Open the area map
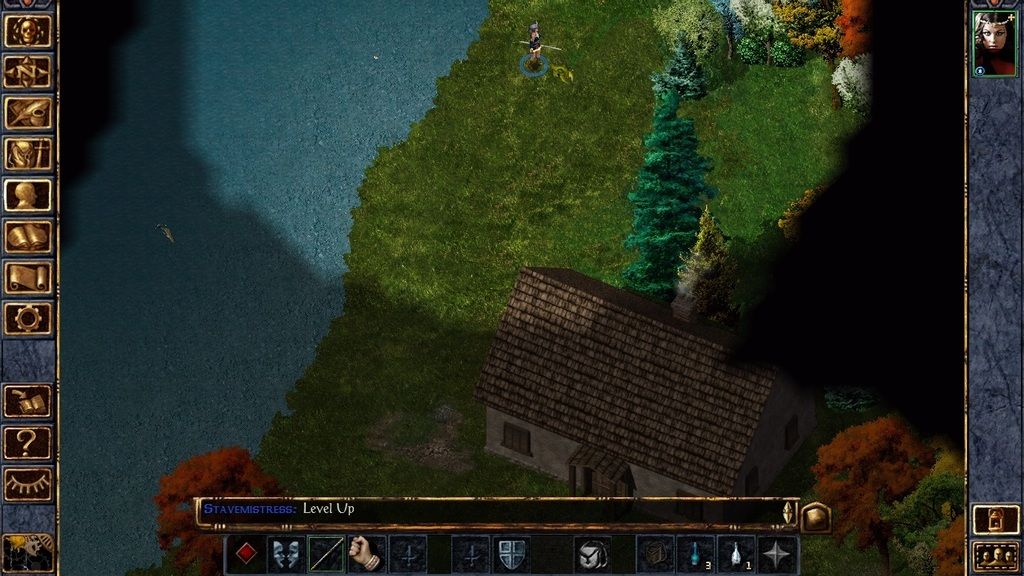1024x576 pixels. point(28,71)
